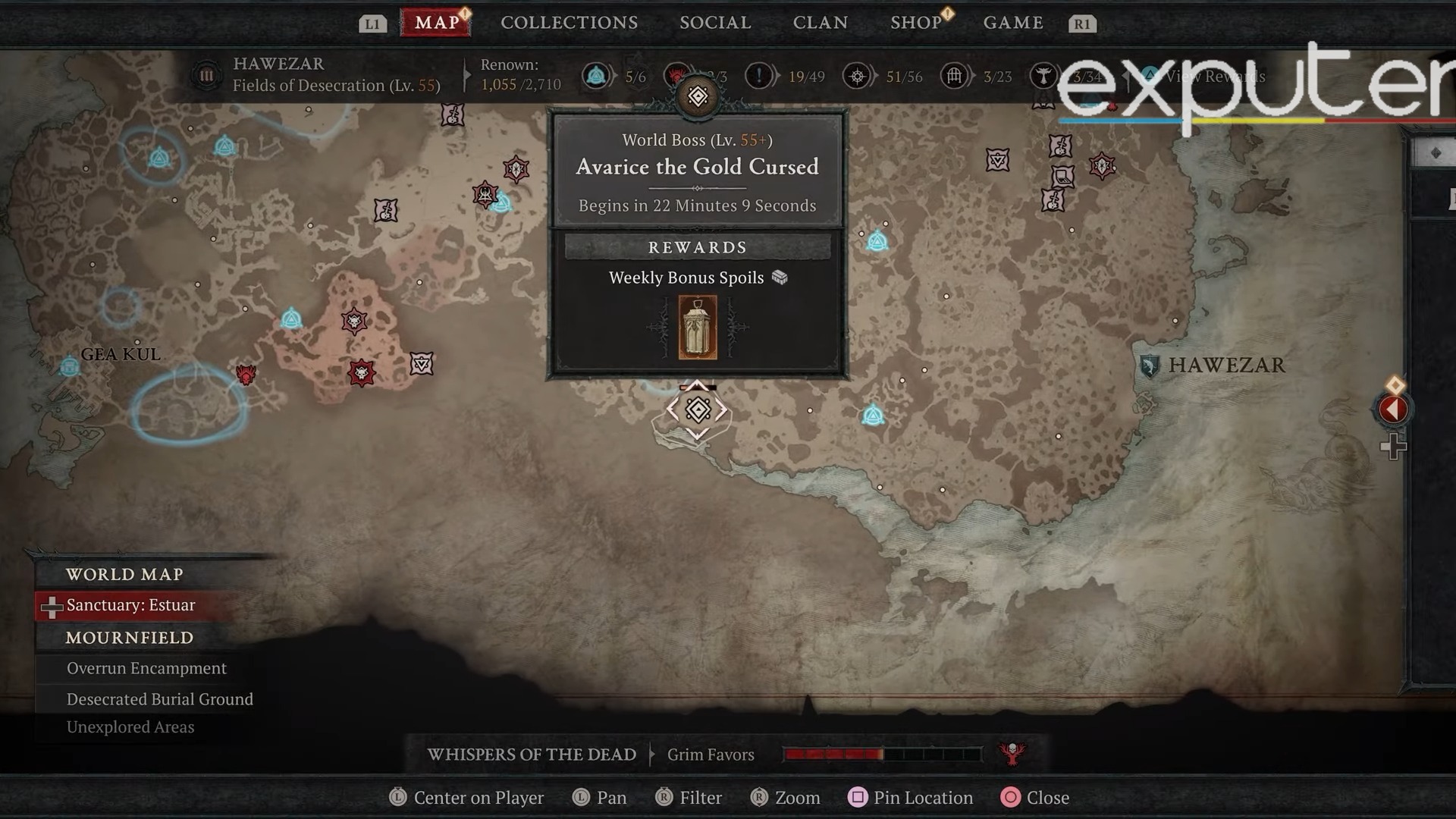
Task: Open the Strongholds renown tracker showing 3/34
Action: 1046,76
